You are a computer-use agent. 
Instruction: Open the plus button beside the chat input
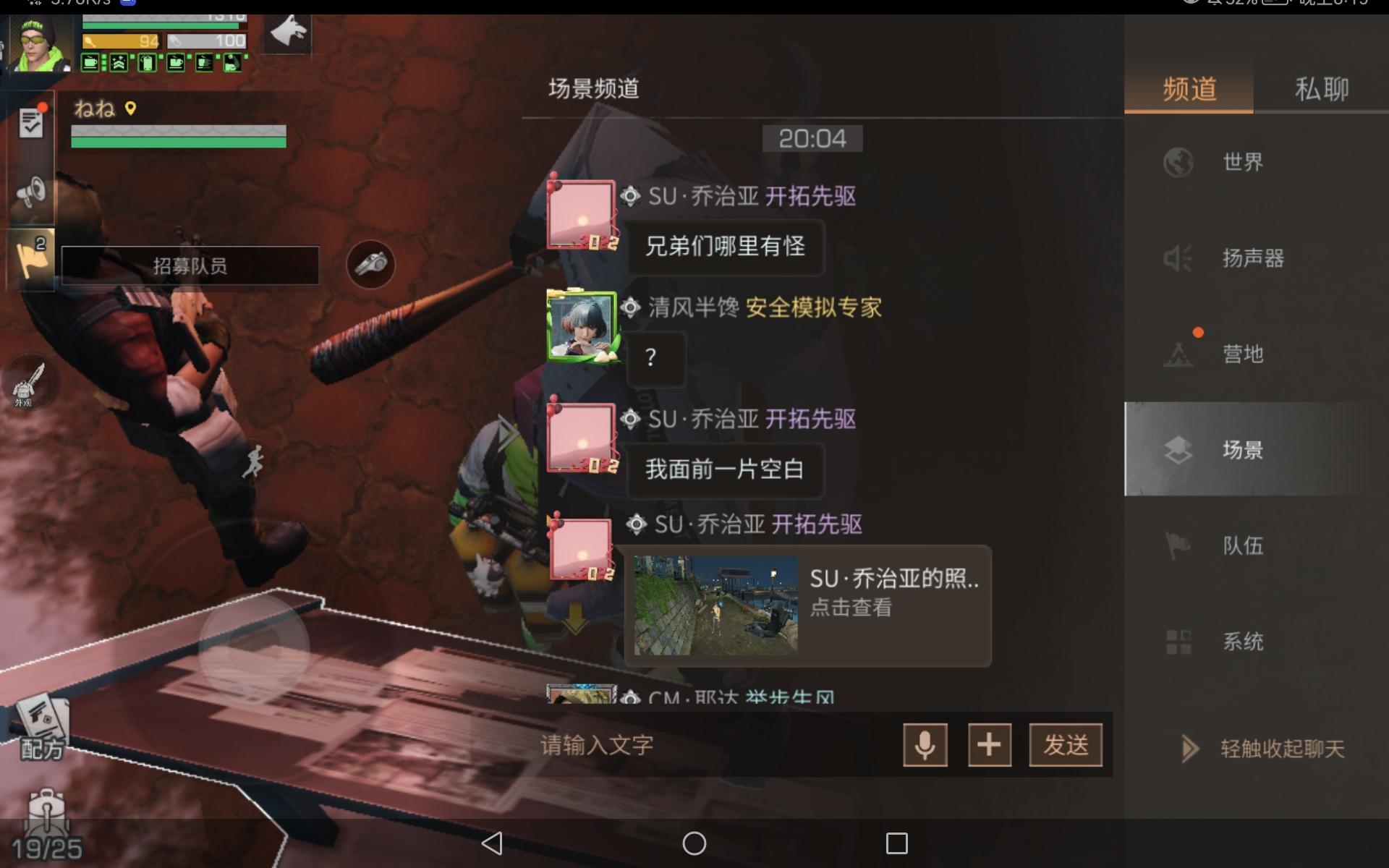click(990, 745)
